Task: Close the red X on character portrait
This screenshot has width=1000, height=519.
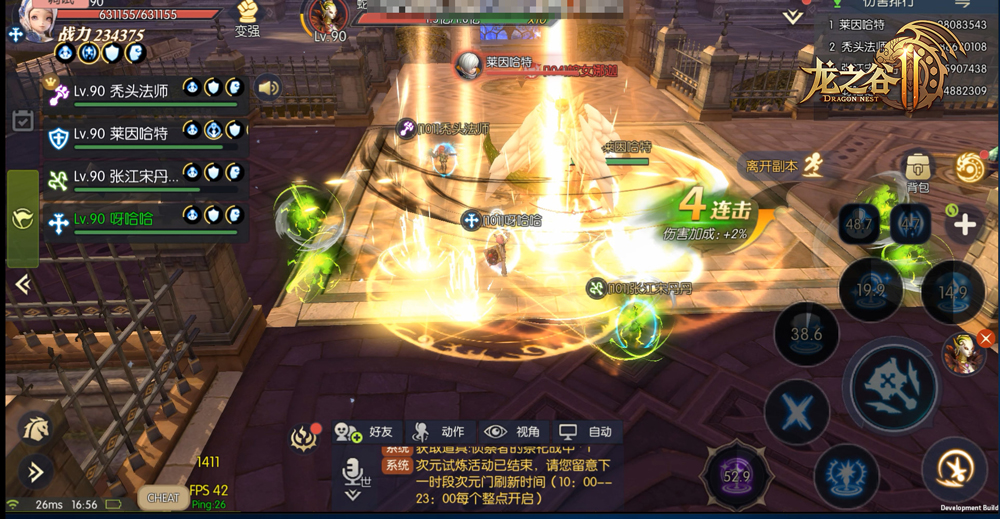Action: (x=985, y=340)
